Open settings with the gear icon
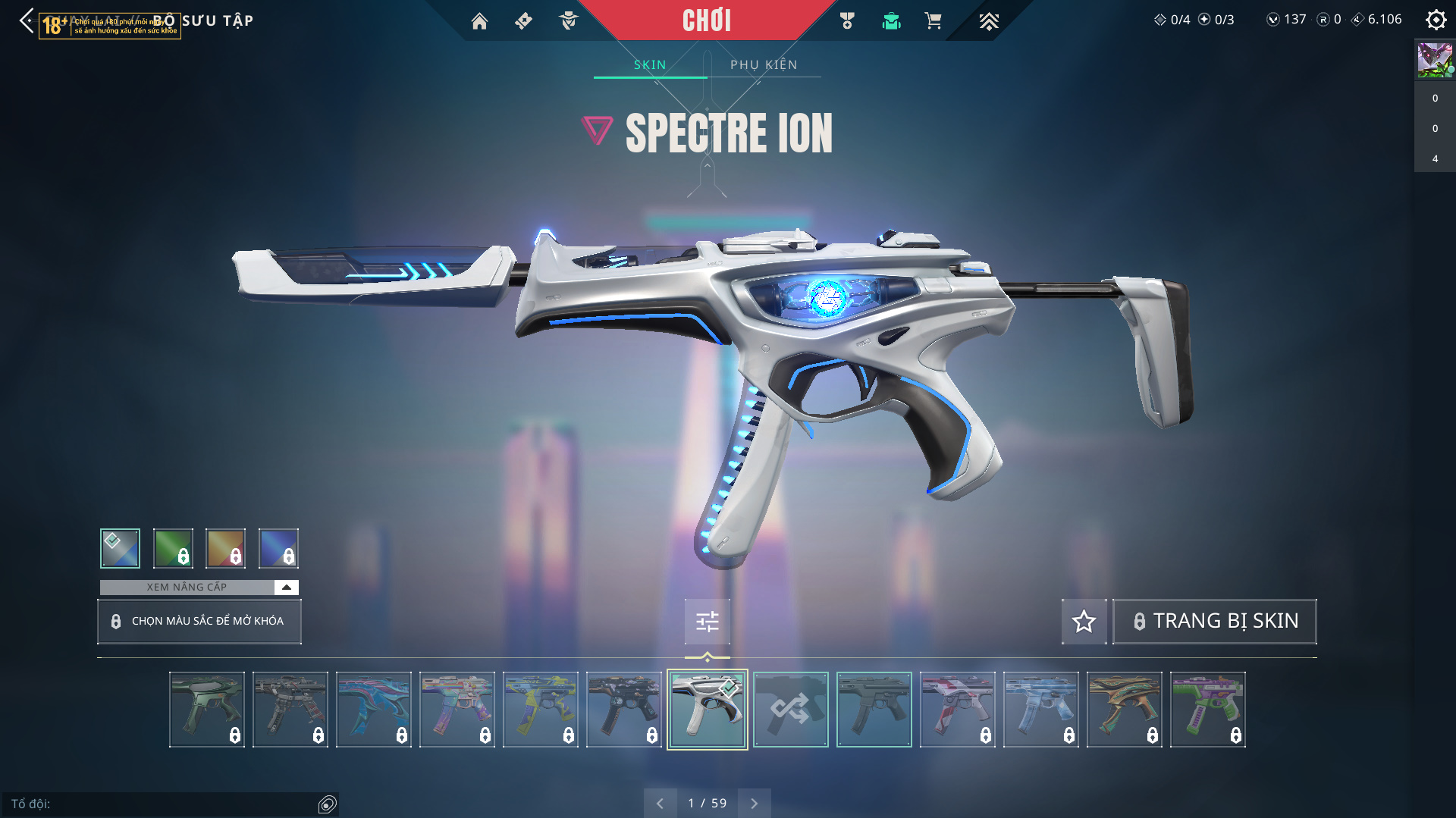1456x818 pixels. coord(1436,20)
